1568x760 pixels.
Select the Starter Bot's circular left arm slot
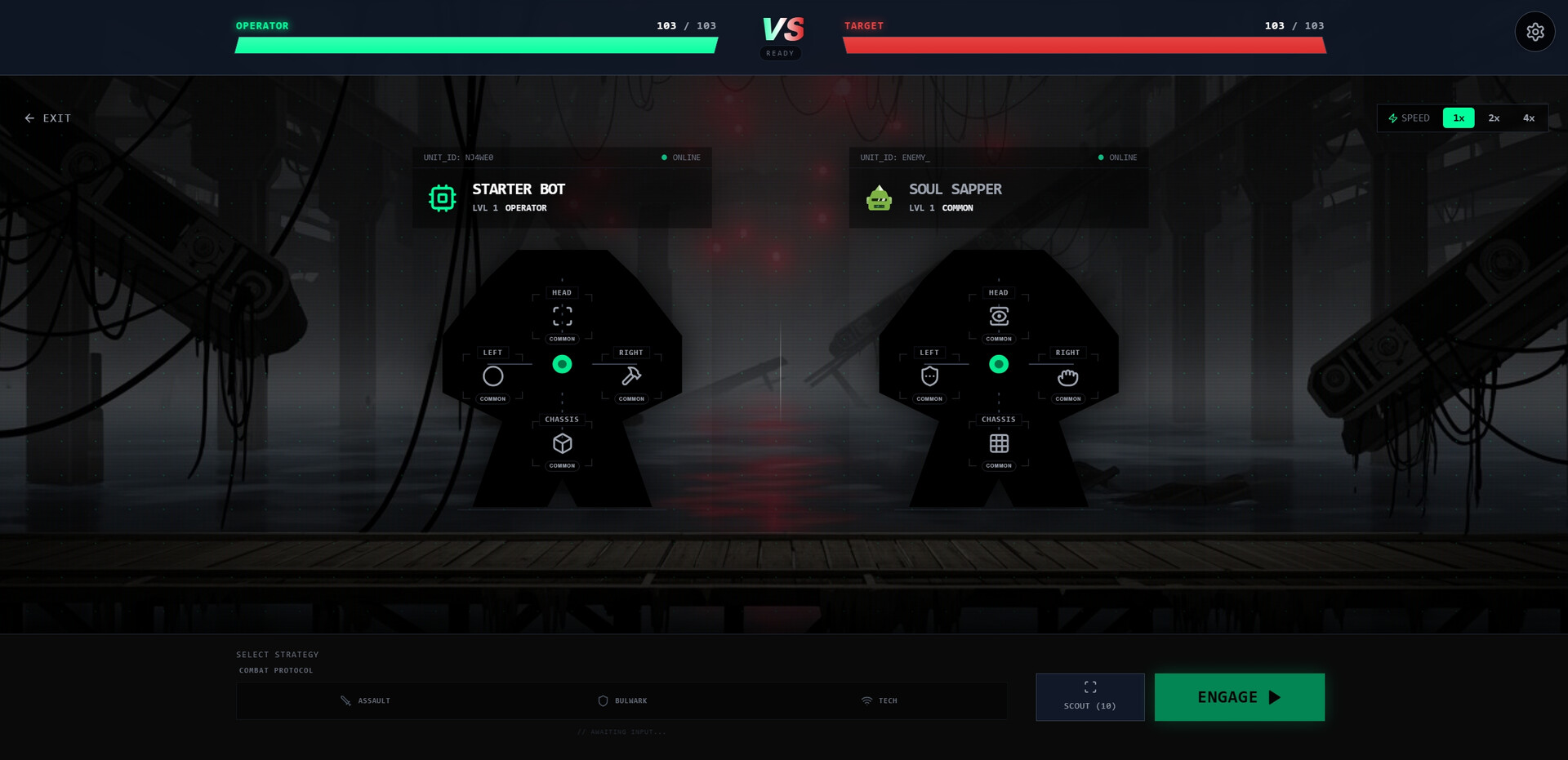tap(493, 376)
